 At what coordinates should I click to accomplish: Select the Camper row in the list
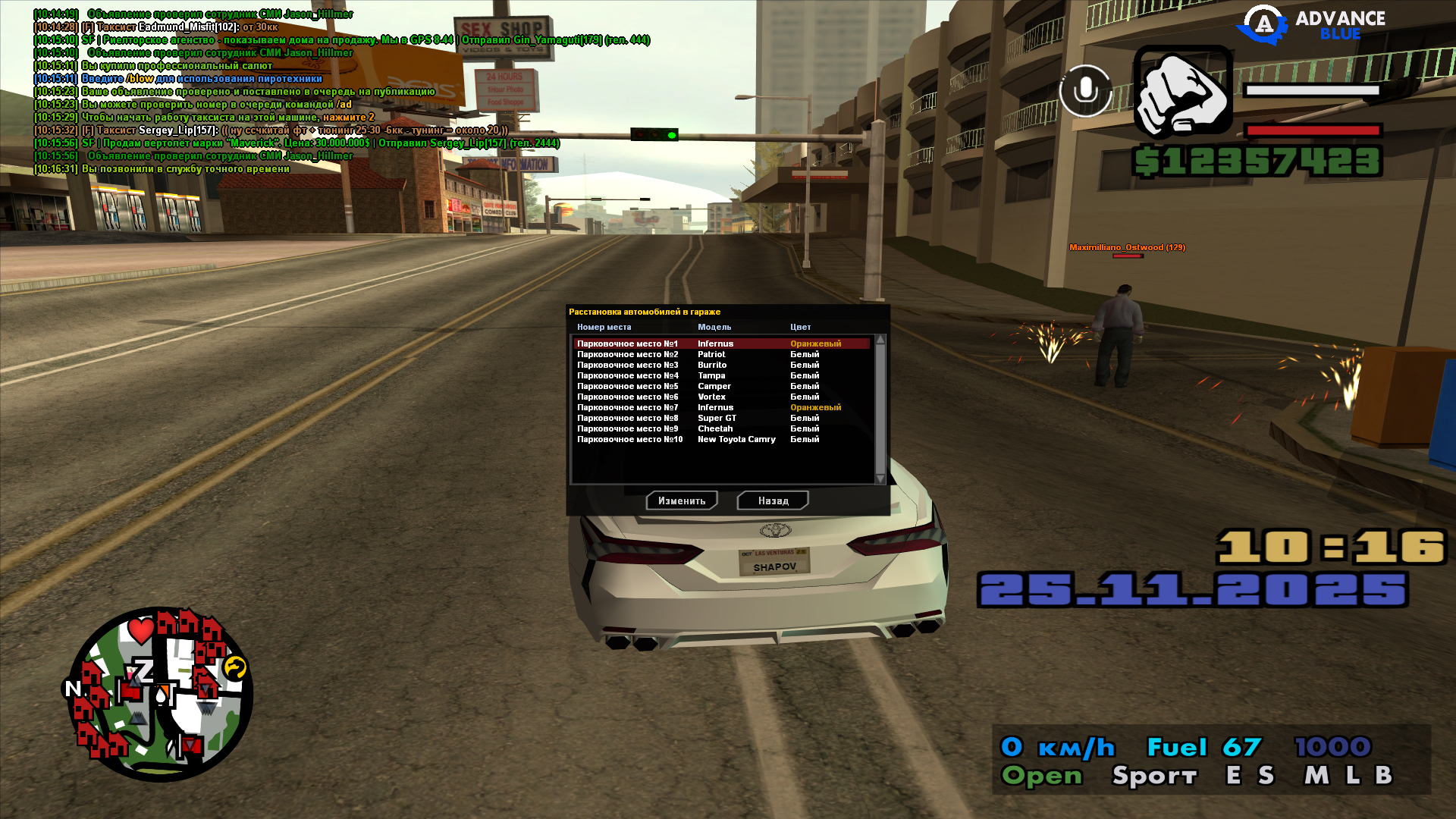pyautogui.click(x=720, y=386)
